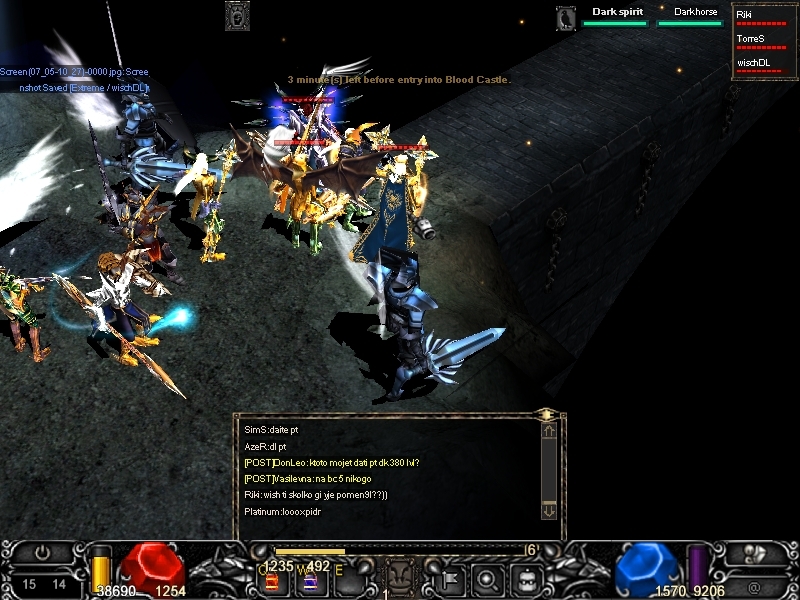Click the @ symbol button

click(x=753, y=587)
